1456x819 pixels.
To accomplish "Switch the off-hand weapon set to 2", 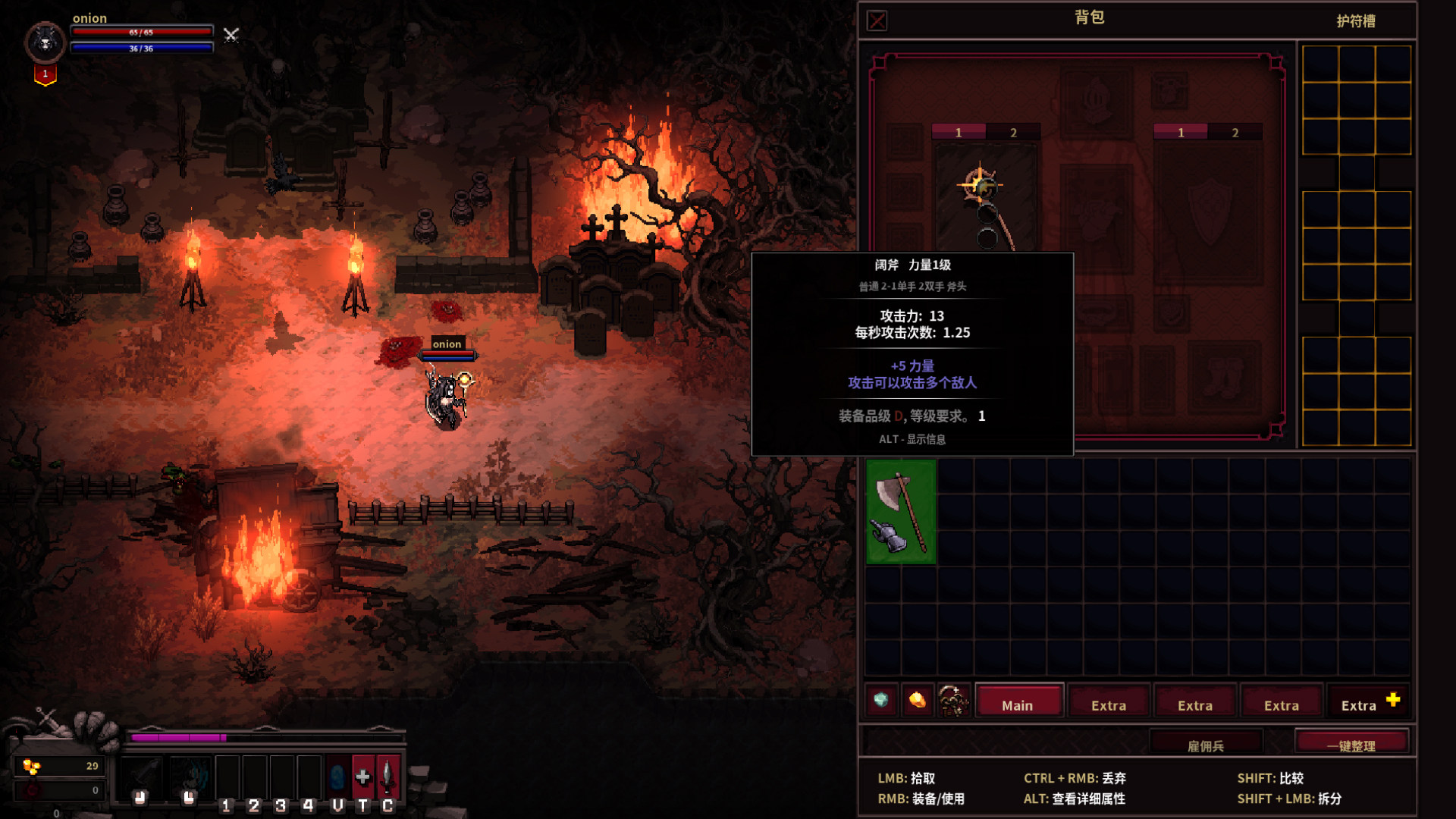I will [1235, 133].
